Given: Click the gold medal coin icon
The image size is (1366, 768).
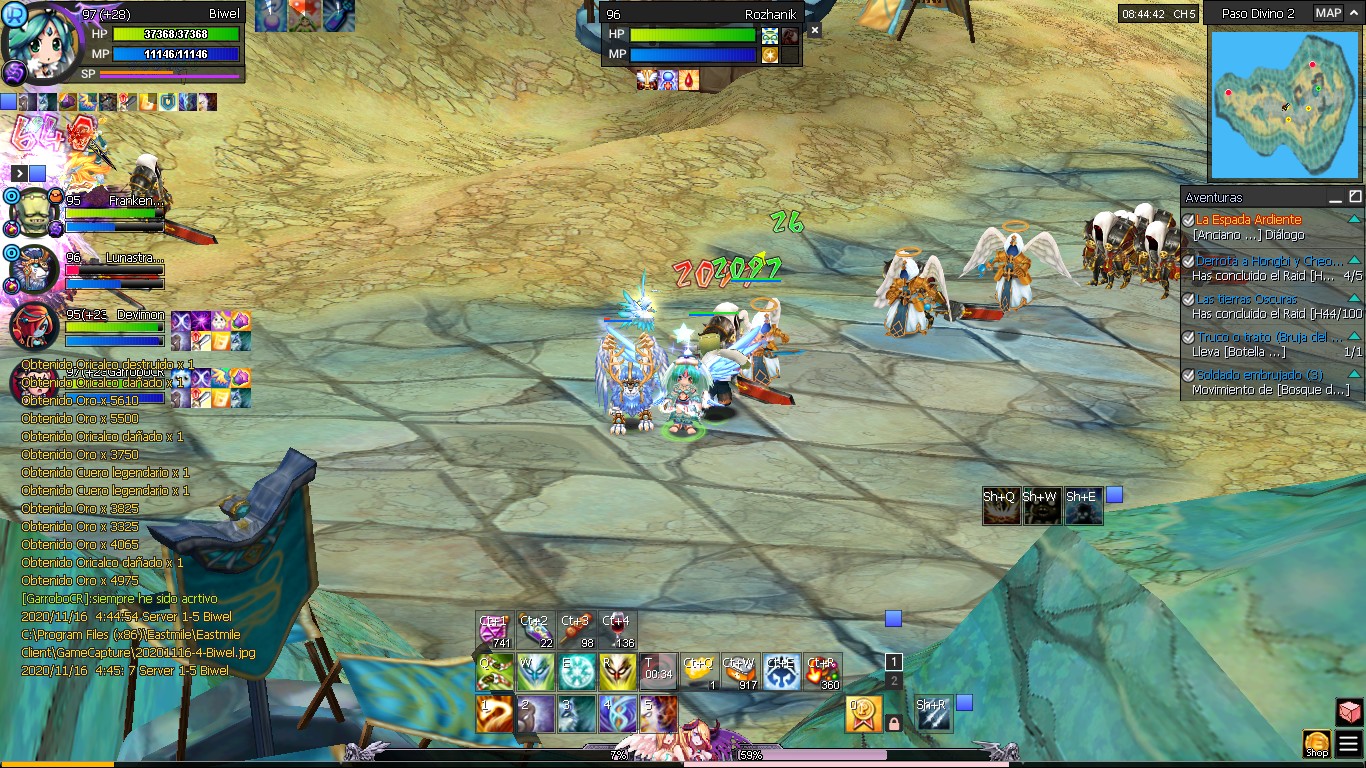Looking at the screenshot, I should (x=862, y=713).
